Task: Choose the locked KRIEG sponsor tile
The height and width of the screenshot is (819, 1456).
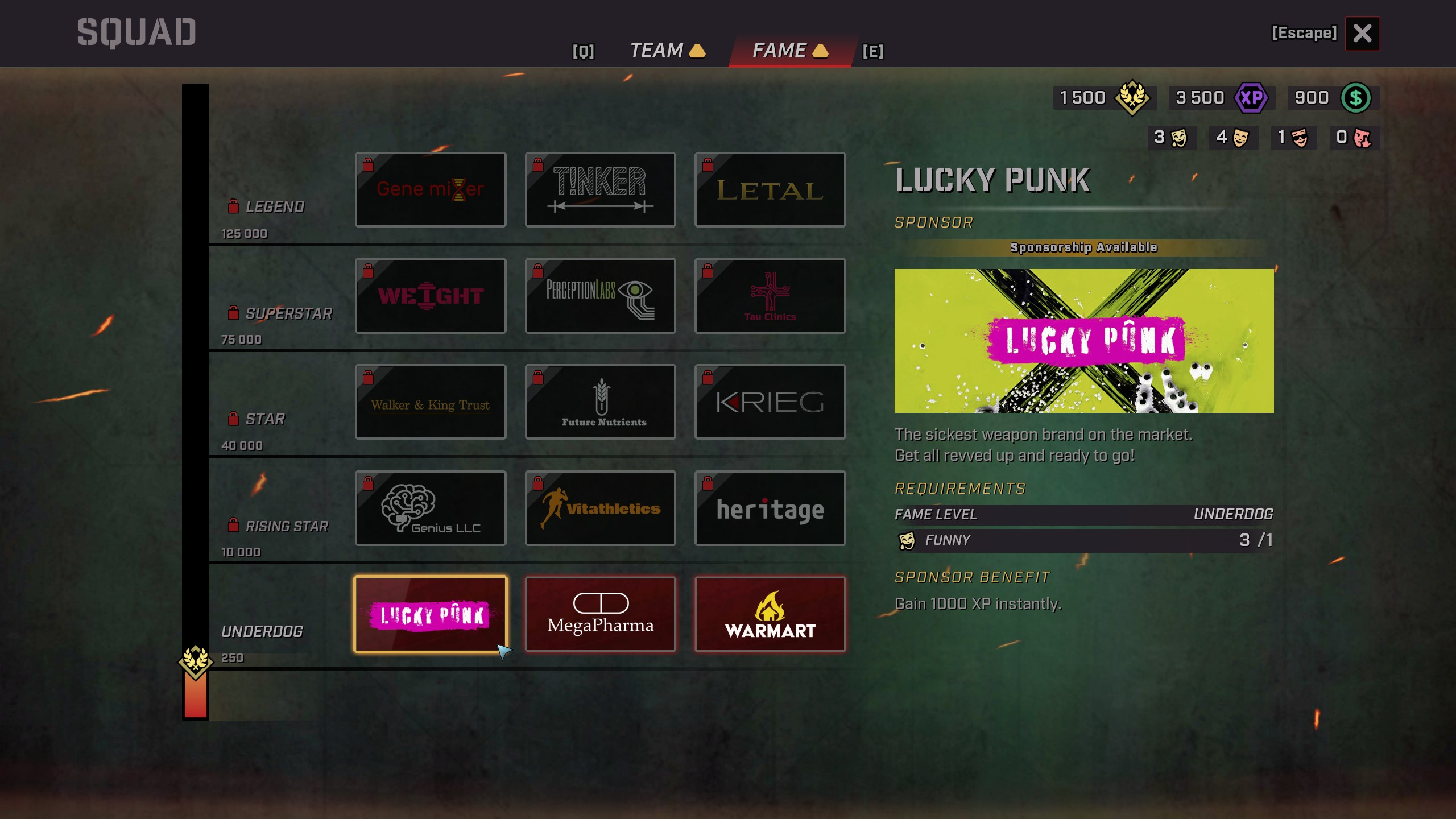Action: point(770,402)
